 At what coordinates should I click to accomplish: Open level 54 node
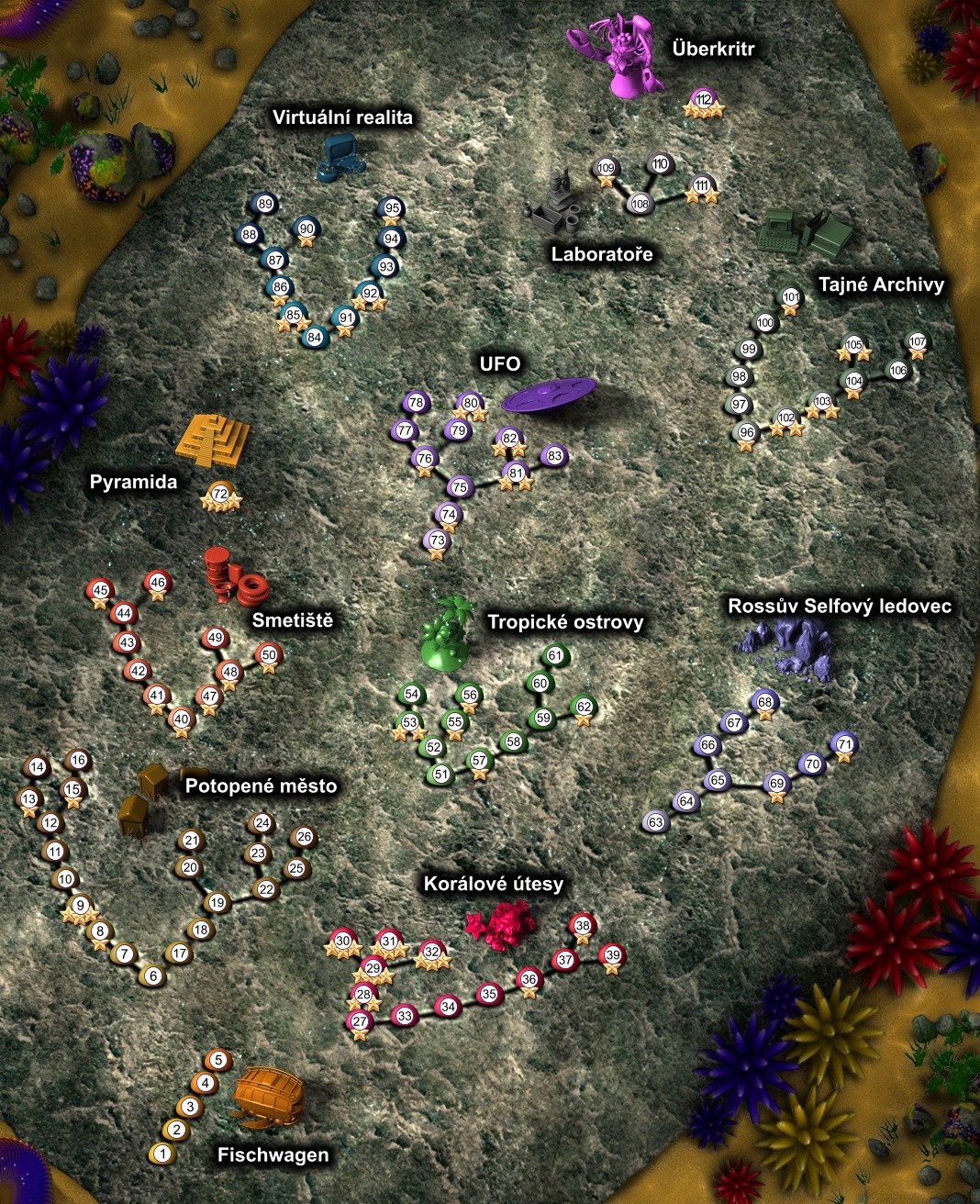(412, 695)
